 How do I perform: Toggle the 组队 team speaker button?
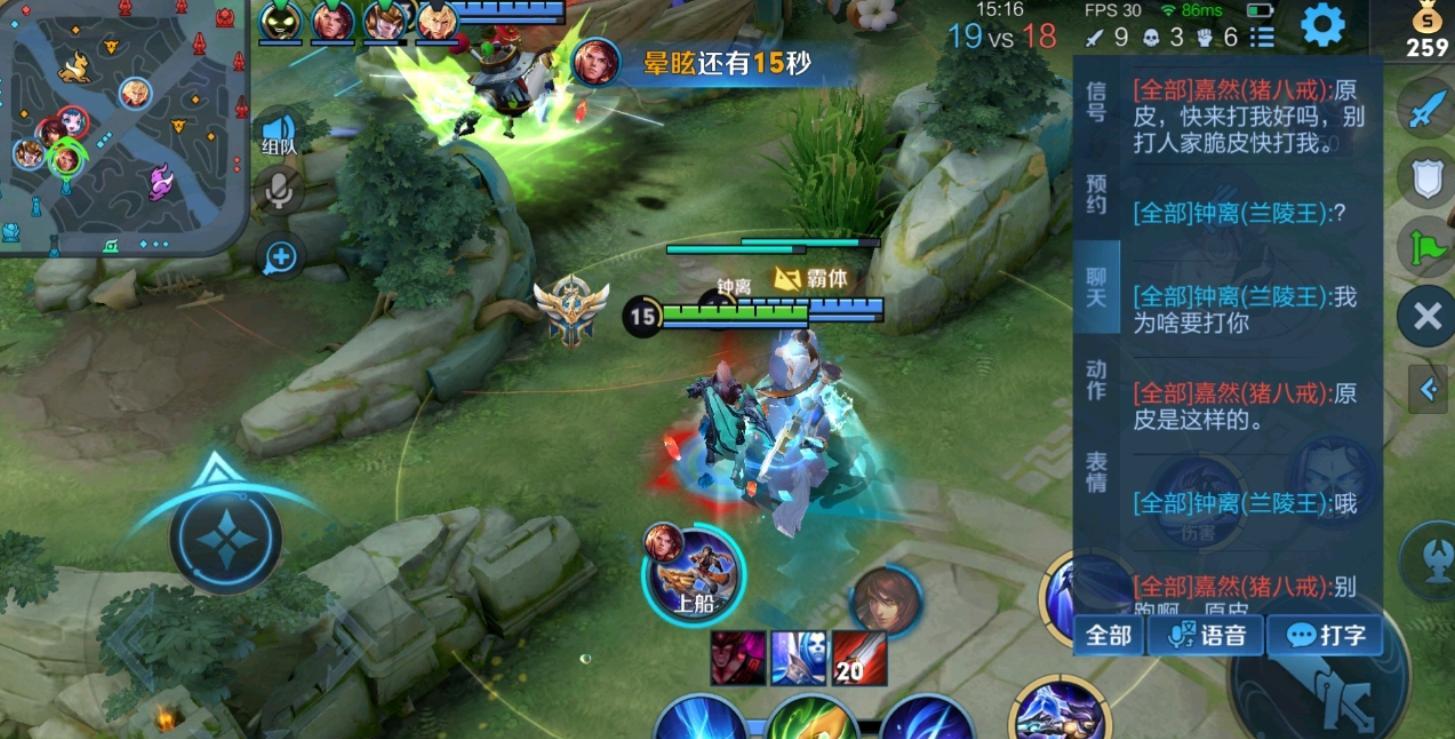pos(280,133)
